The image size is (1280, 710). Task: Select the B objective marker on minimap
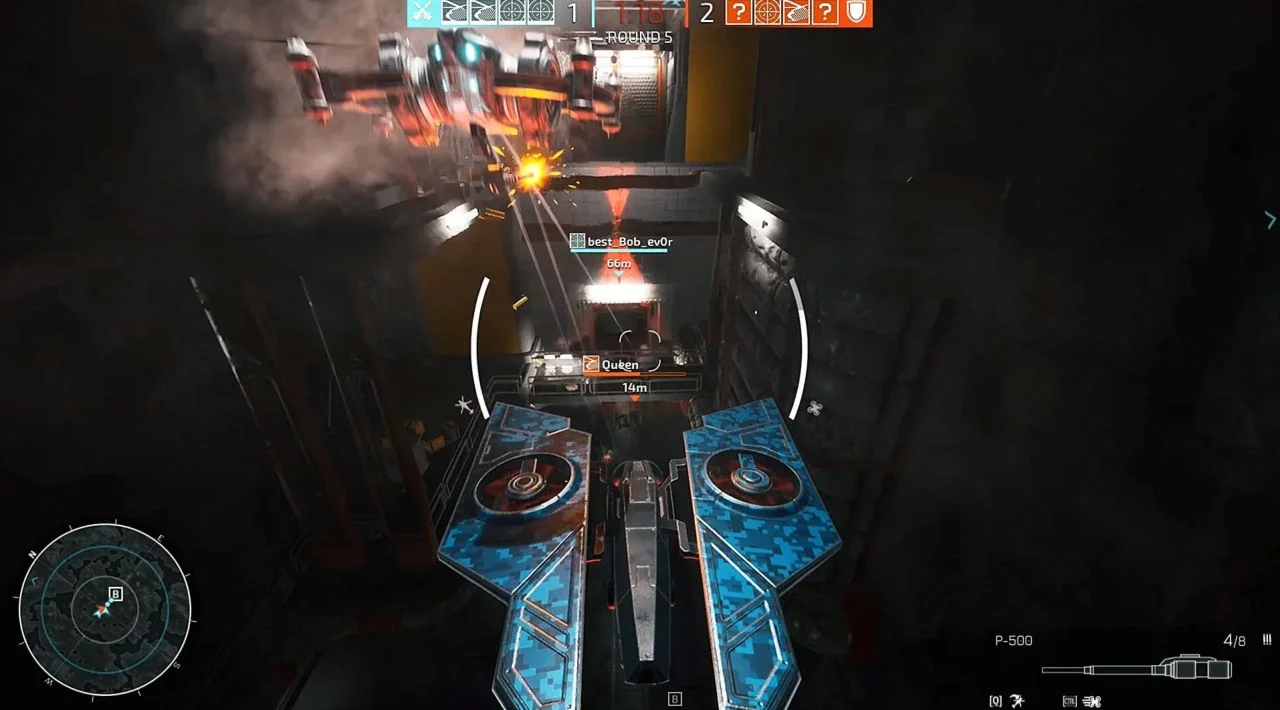pyautogui.click(x=116, y=593)
